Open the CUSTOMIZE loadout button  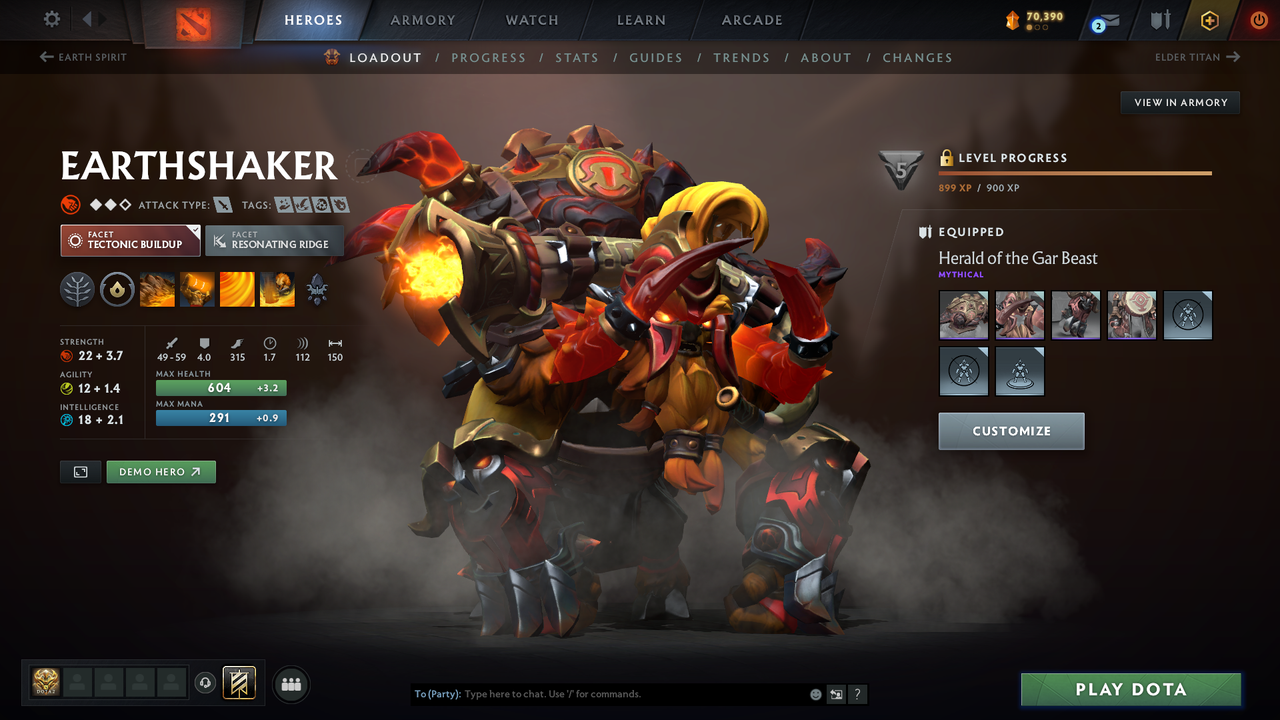(1011, 431)
